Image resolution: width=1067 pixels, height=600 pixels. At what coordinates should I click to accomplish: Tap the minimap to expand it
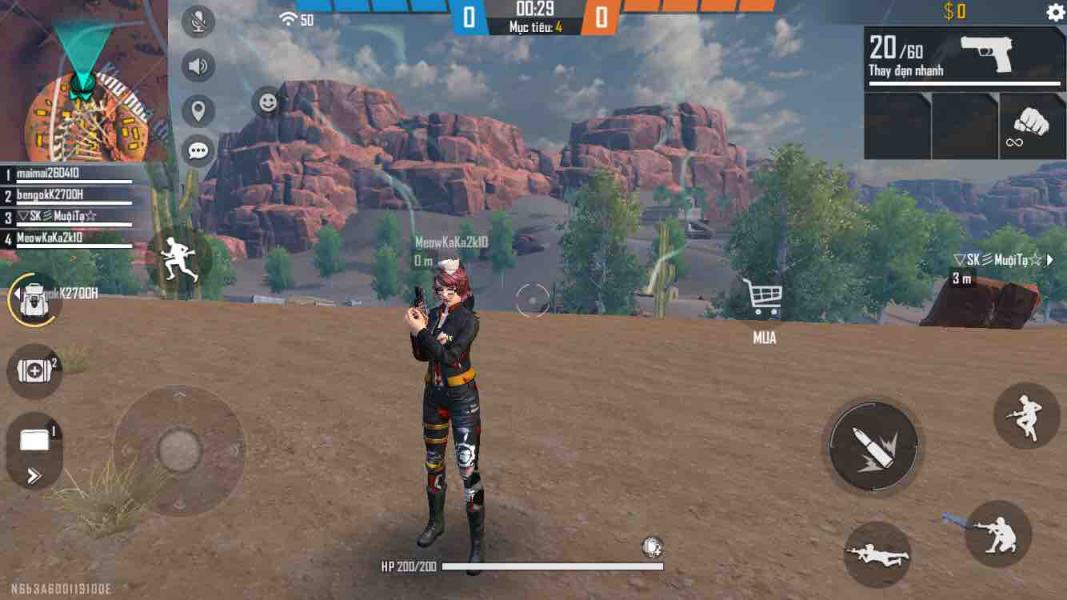84,82
